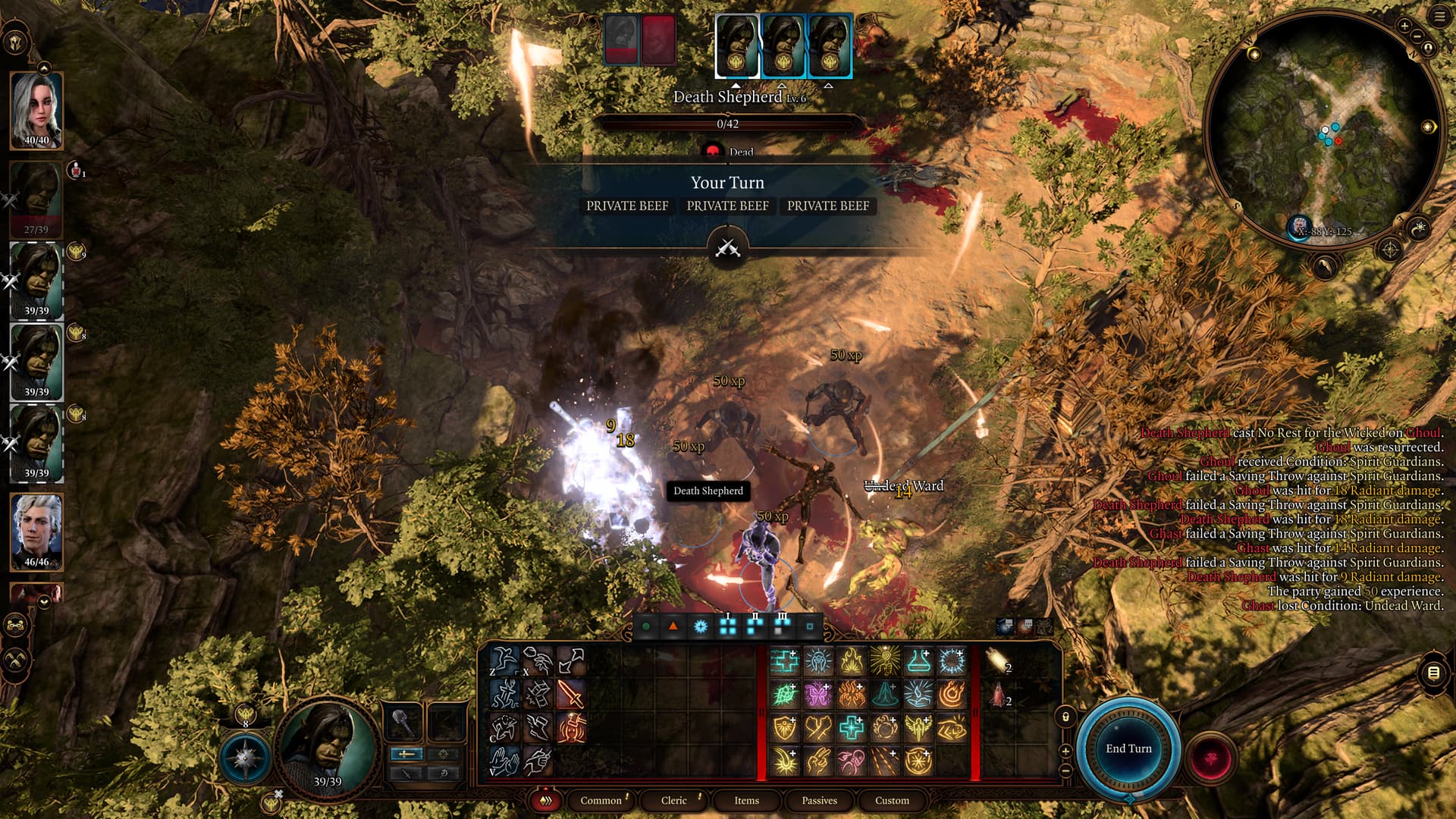Show the Items hotbar tab
The width and height of the screenshot is (1456, 819).
(x=746, y=800)
